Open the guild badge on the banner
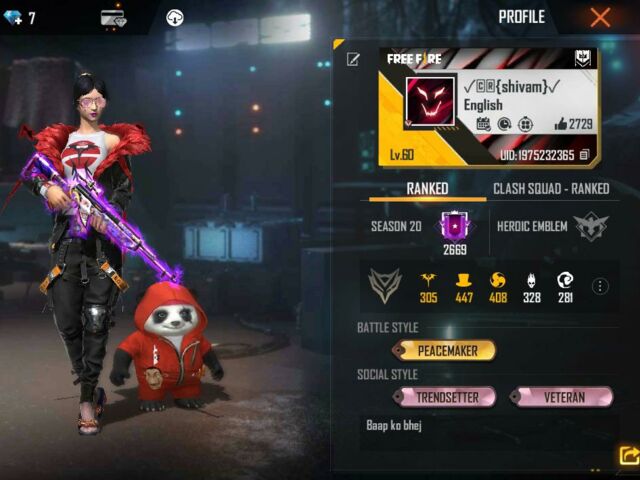 tap(584, 59)
